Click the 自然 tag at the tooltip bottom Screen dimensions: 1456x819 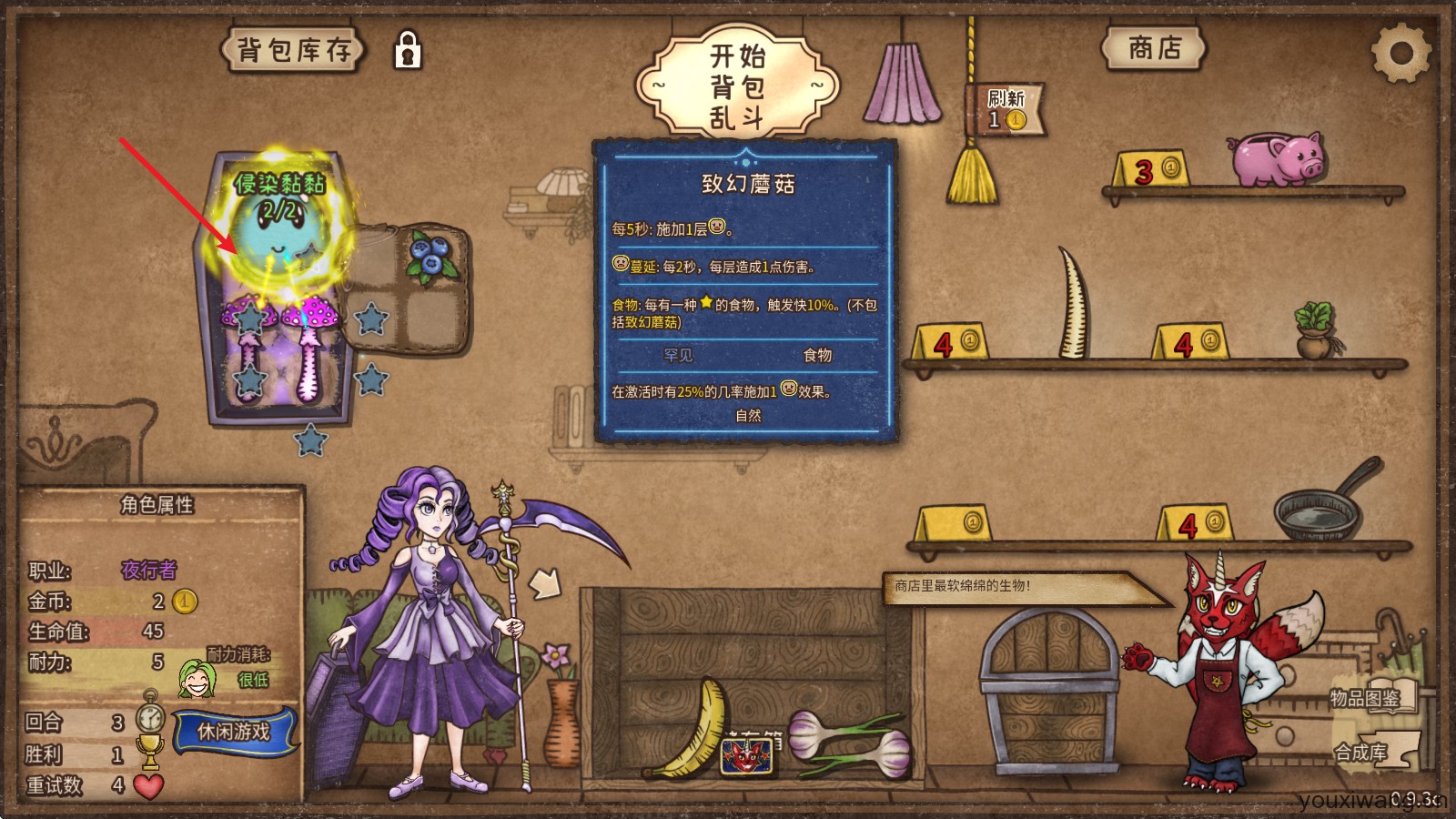(x=750, y=415)
